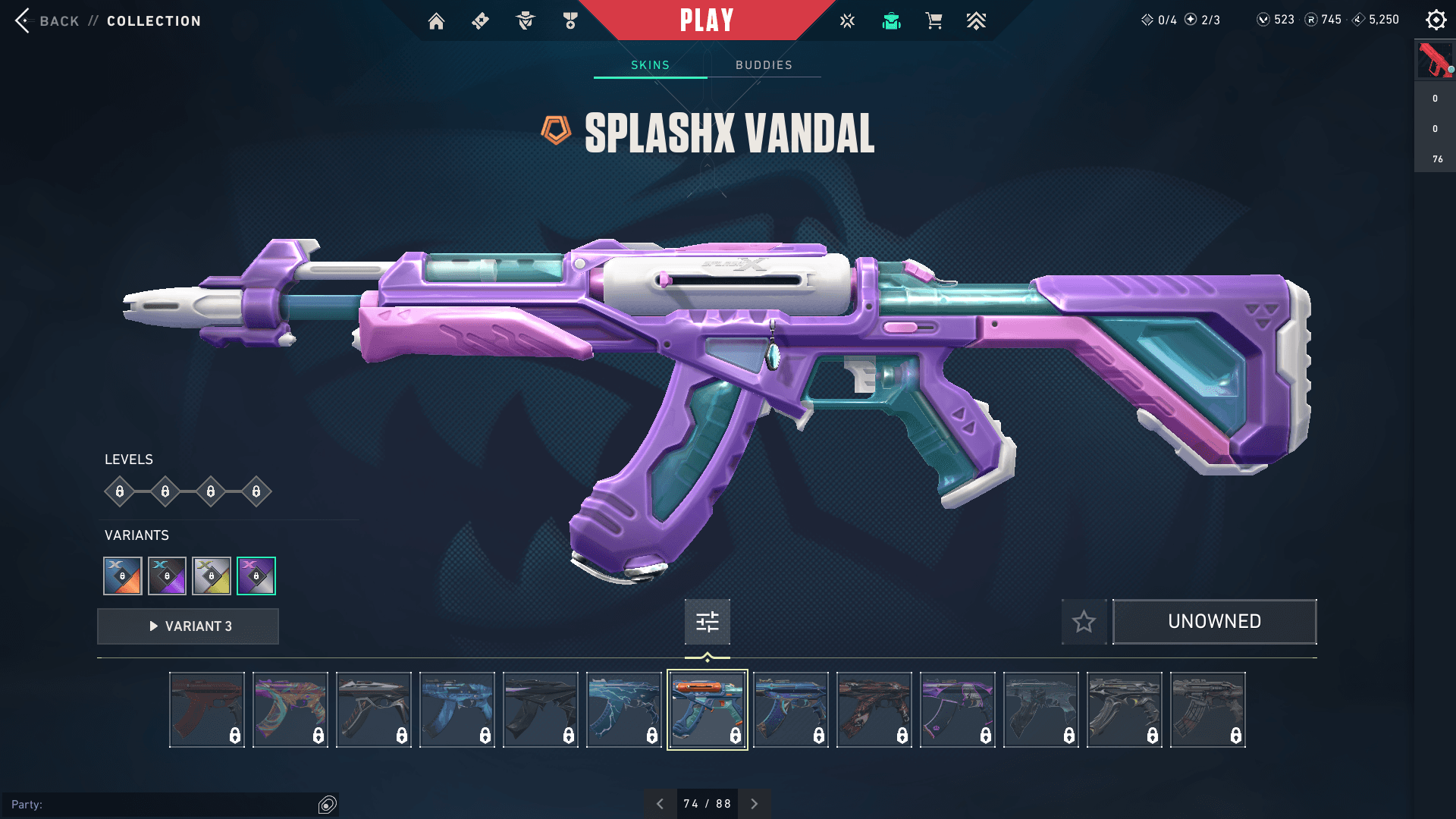Open the Store shopping cart icon

pos(934,20)
